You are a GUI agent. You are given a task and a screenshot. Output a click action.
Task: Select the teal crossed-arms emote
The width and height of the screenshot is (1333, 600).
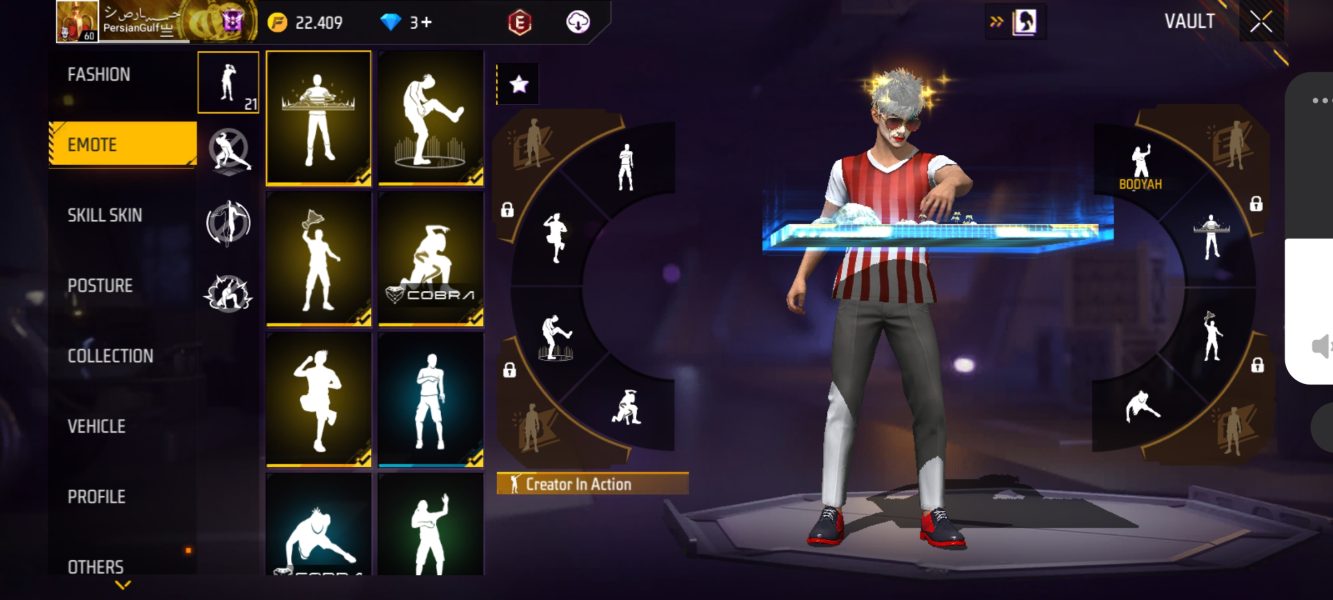pyautogui.click(x=430, y=399)
